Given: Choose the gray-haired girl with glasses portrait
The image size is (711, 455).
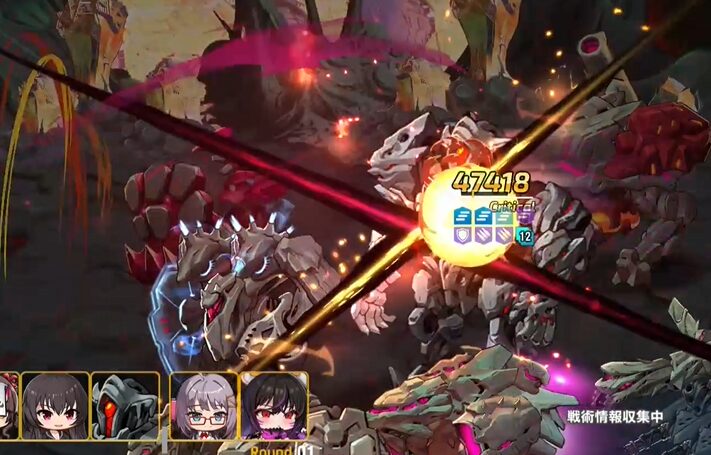Looking at the screenshot, I should 203,406.
